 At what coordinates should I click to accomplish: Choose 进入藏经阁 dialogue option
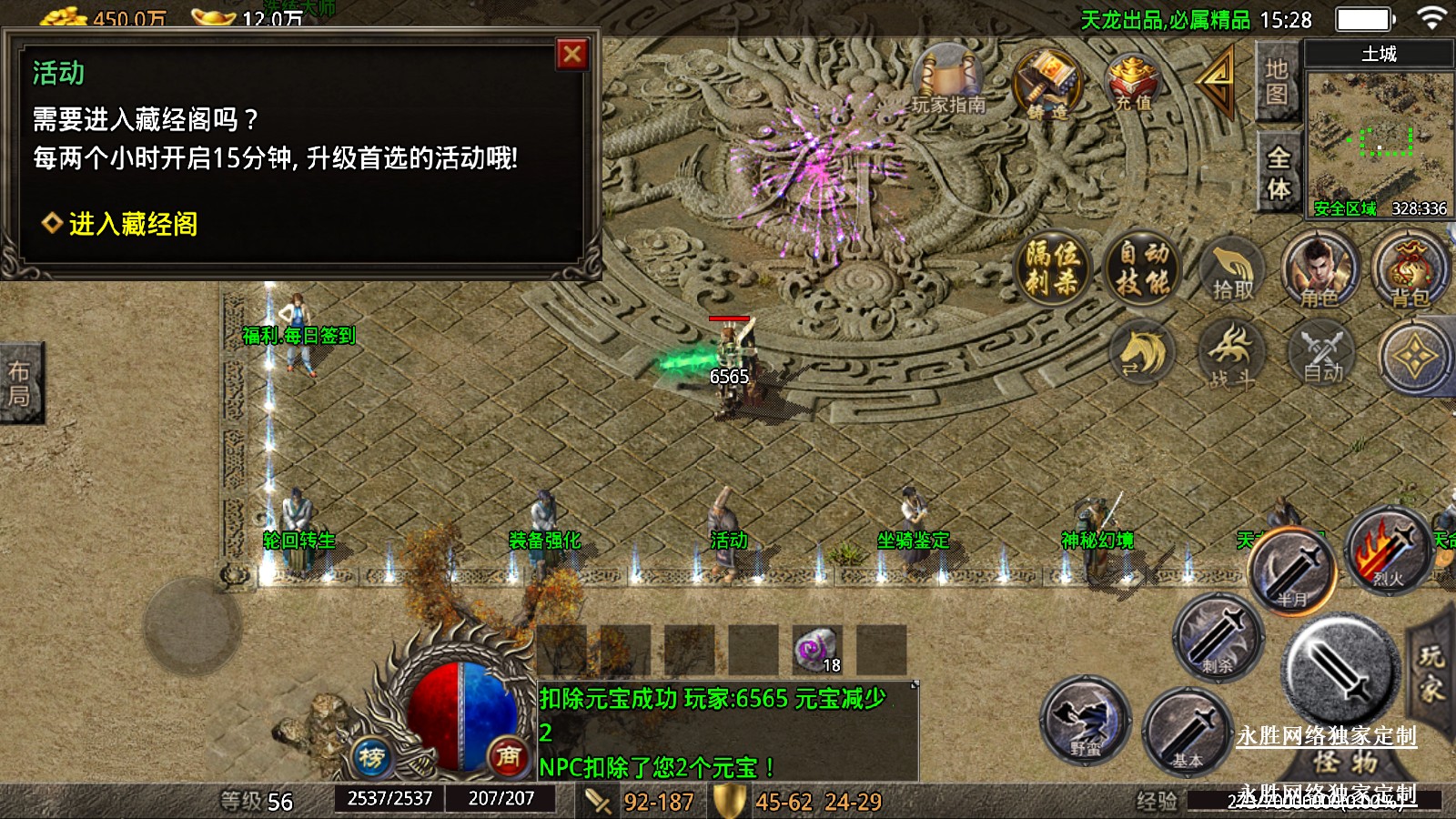[x=133, y=224]
